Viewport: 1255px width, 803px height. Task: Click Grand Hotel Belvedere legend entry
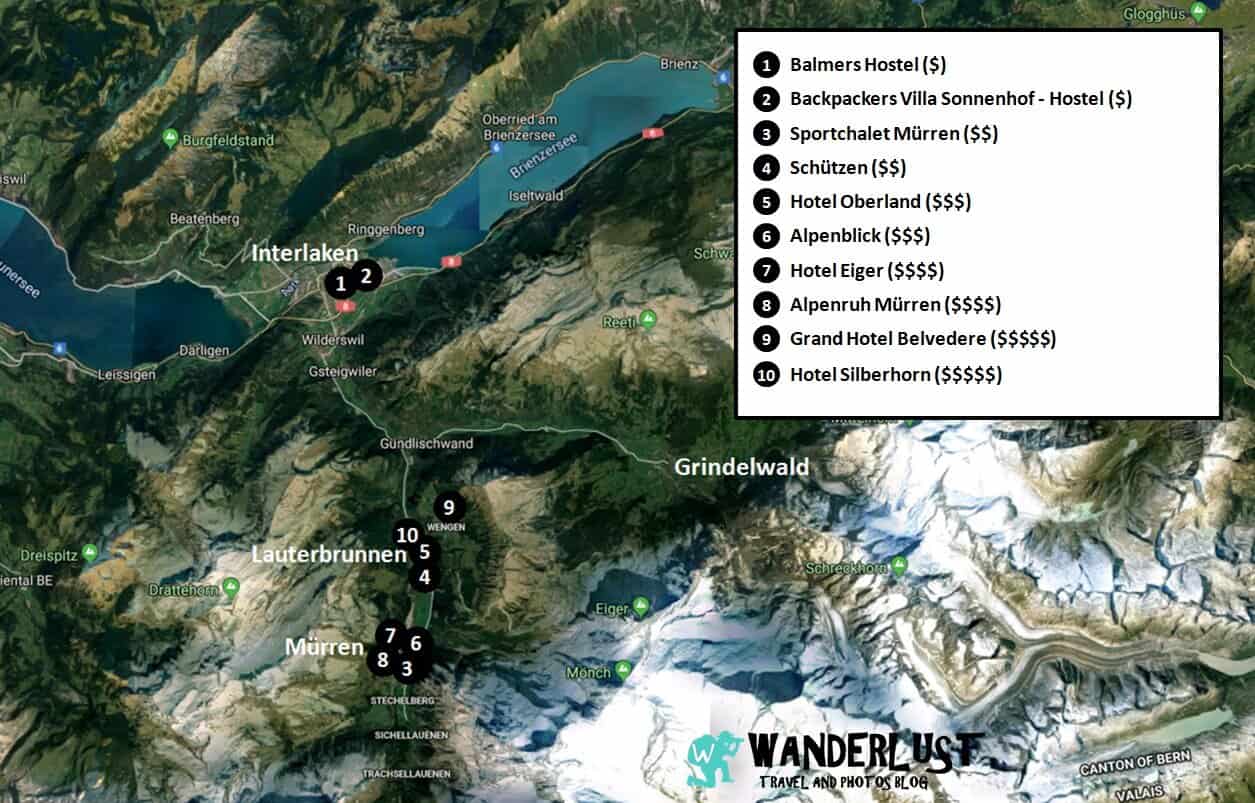[x=922, y=339]
